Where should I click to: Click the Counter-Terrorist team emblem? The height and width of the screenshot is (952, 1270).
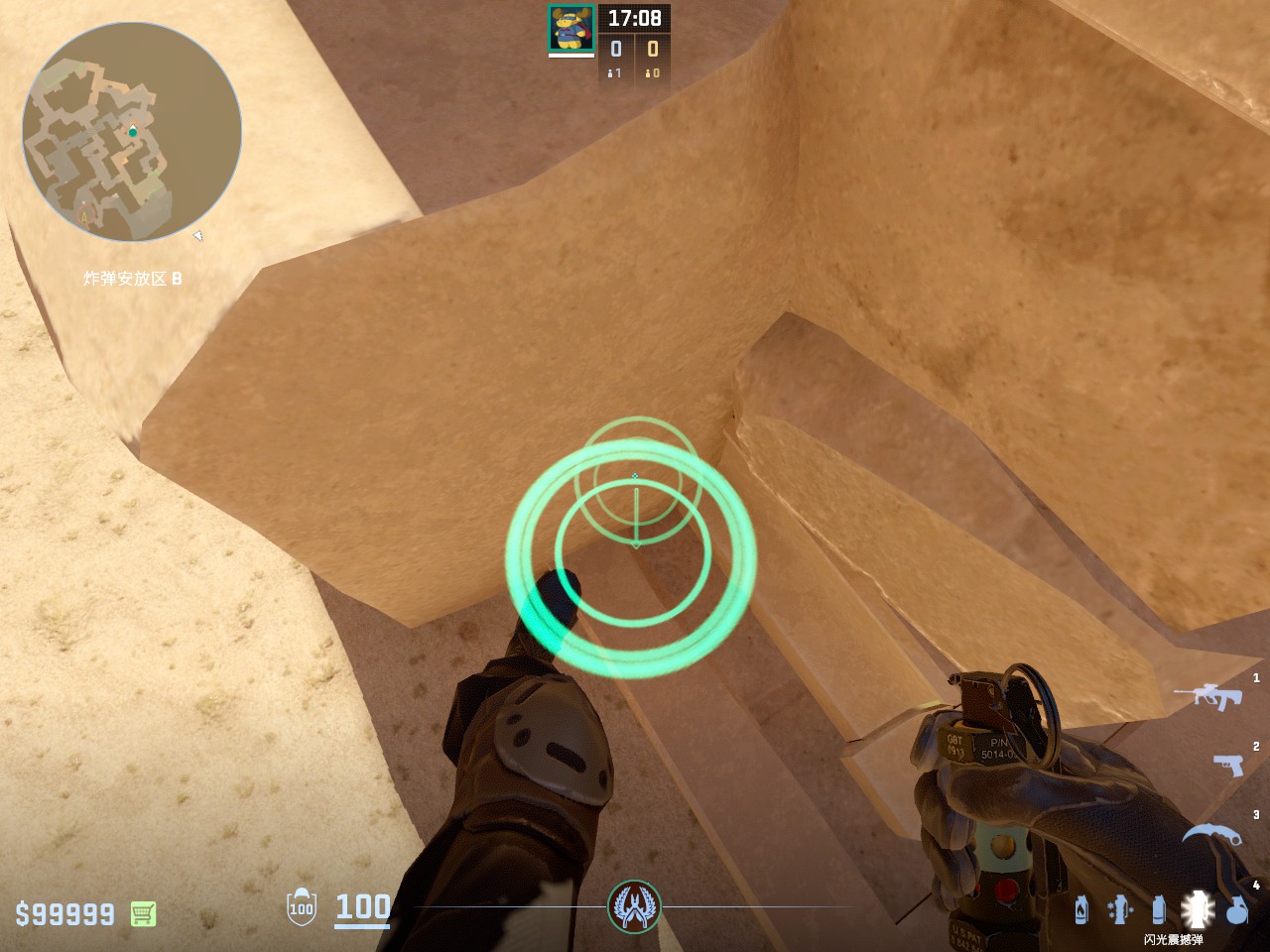pos(634,905)
